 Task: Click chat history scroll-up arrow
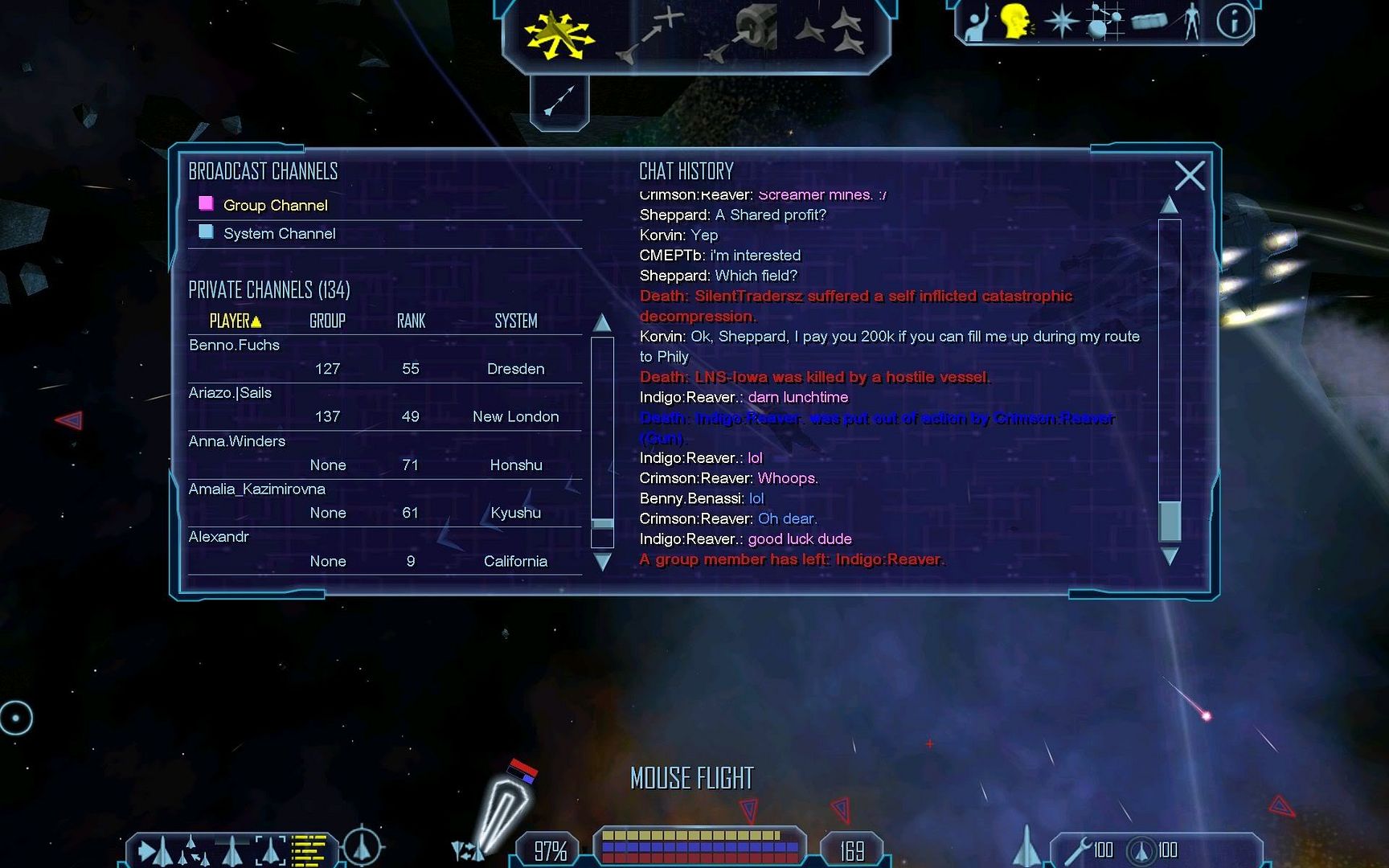tap(1170, 205)
